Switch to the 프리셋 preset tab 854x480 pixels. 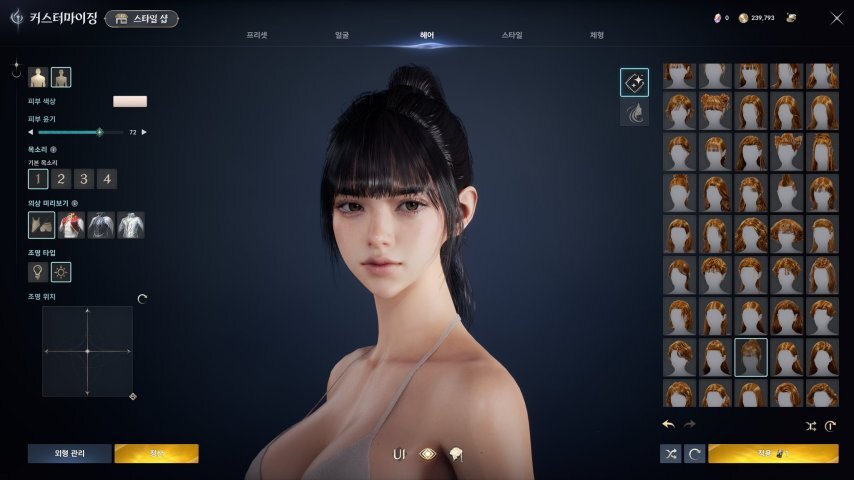[x=257, y=35]
